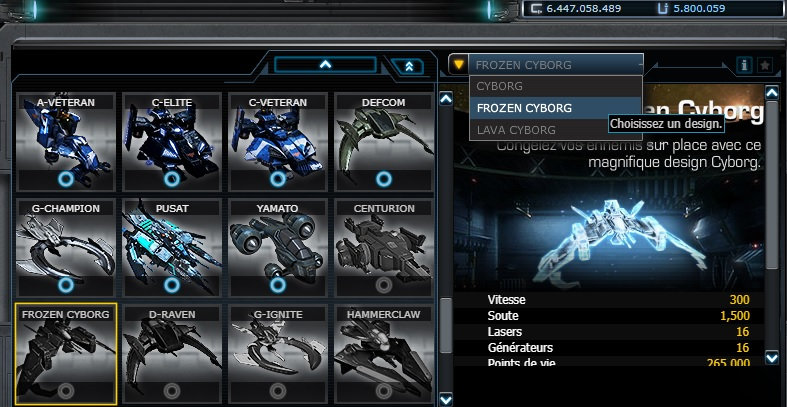Screen dimensions: 787x407
Task: Choose the Cyborg design option
Action: (x=555, y=86)
